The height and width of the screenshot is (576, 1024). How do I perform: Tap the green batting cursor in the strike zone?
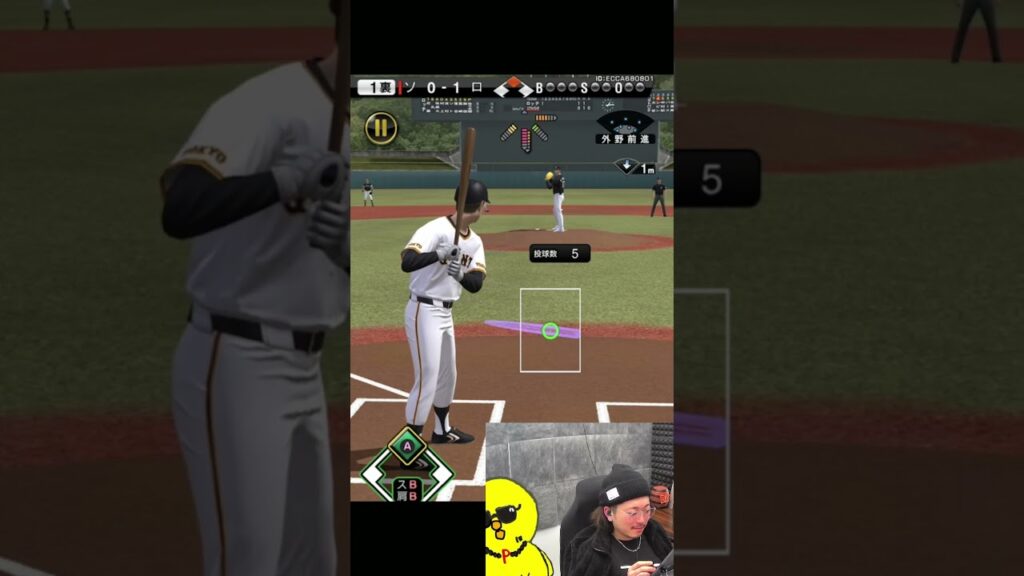pos(550,330)
